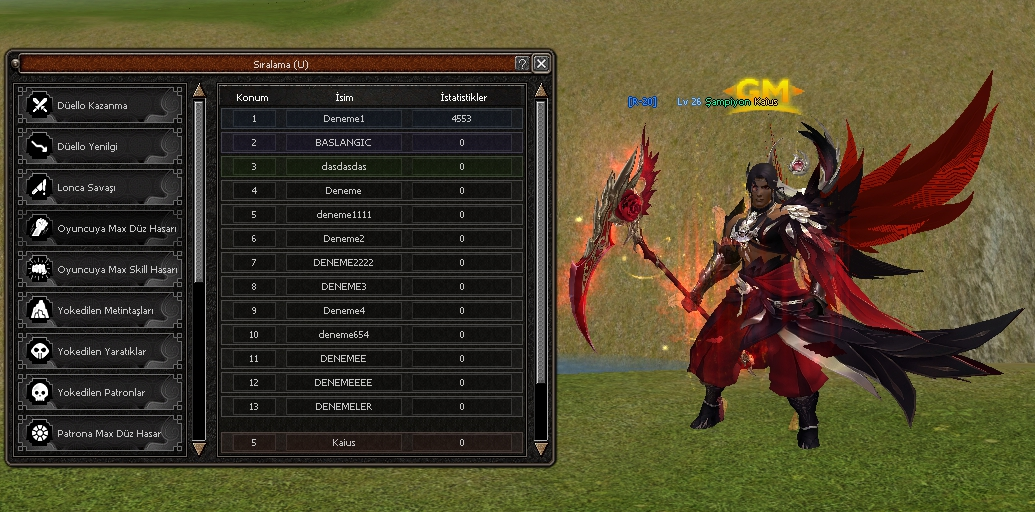Select the Düello Kazanma category
1035x512 pixels.
[102, 105]
